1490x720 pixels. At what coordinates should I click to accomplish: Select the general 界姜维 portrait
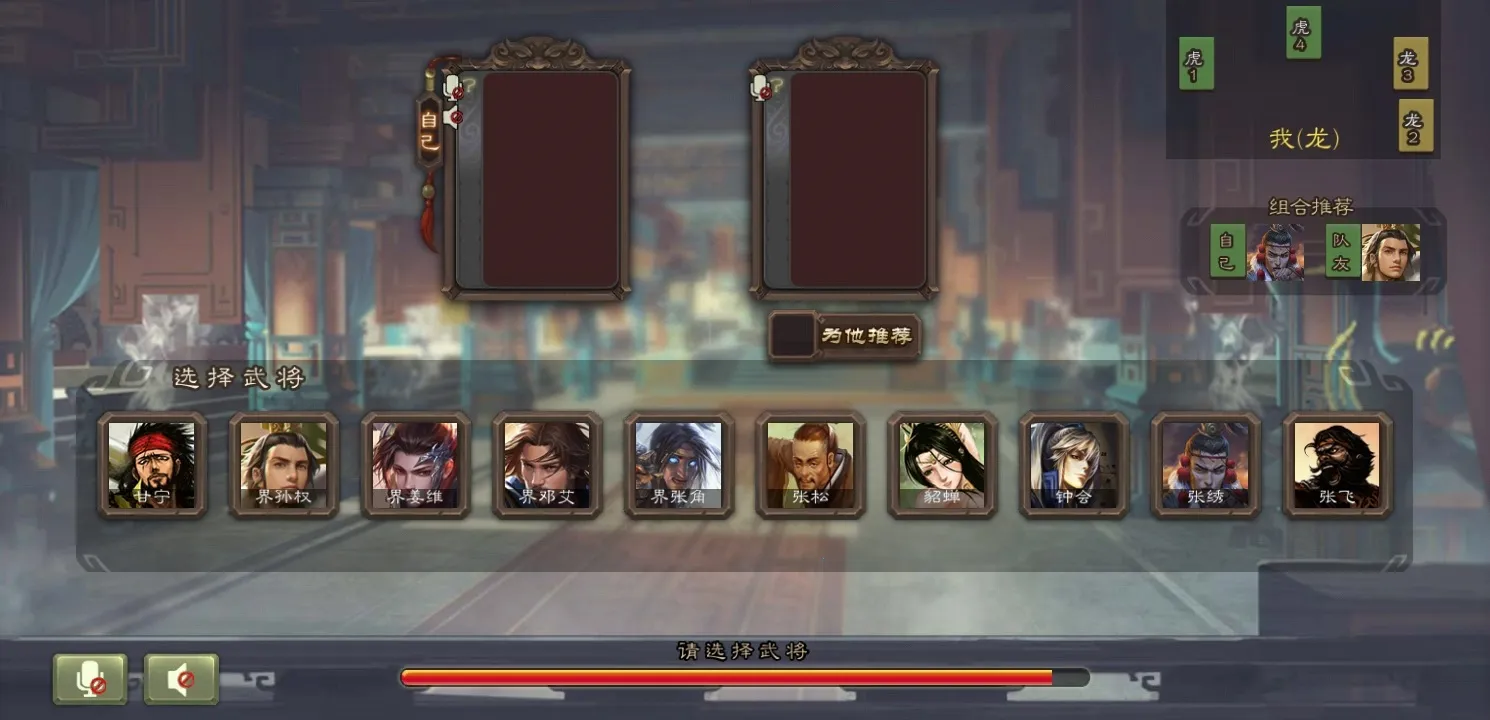(416, 466)
